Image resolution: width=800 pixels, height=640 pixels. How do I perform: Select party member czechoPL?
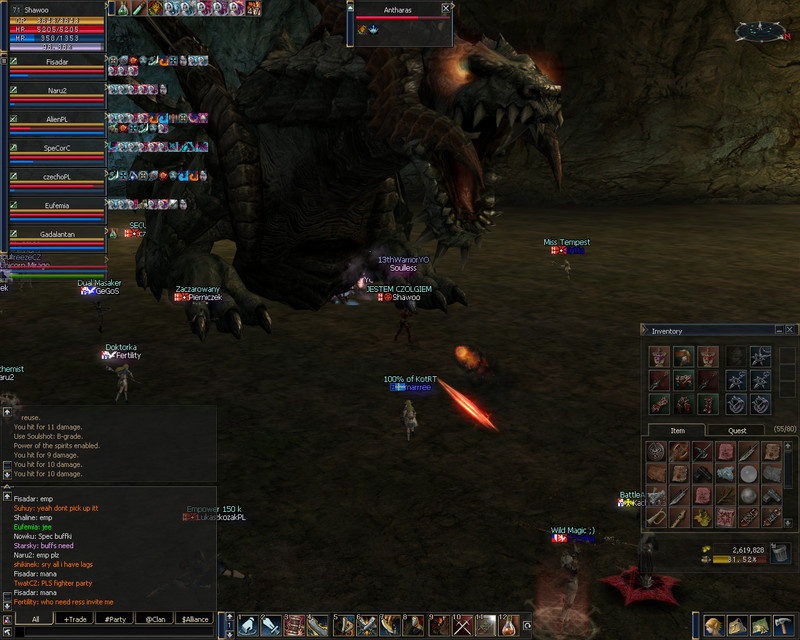pyautogui.click(x=57, y=176)
